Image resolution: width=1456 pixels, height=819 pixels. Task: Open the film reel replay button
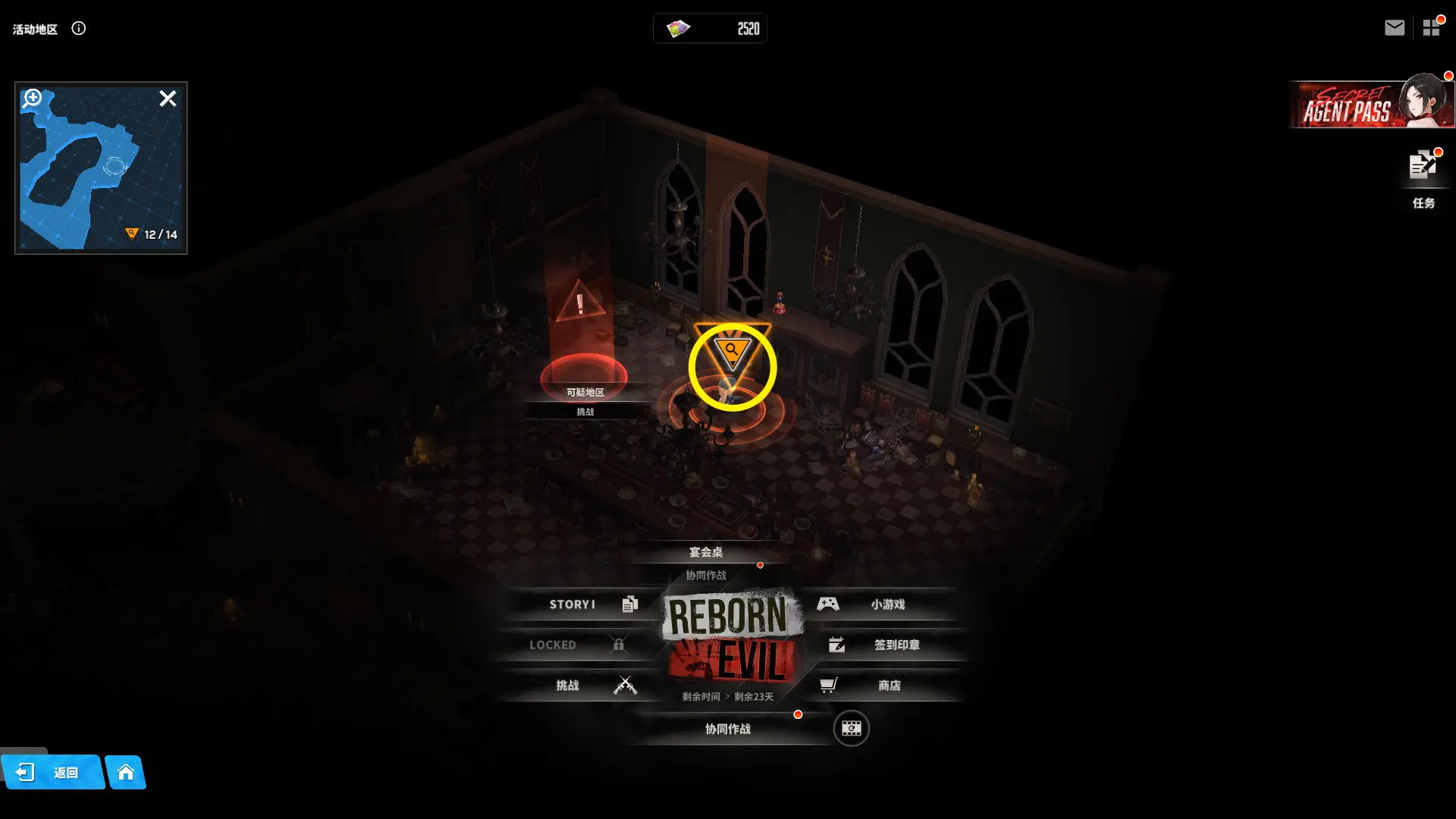pos(851,729)
